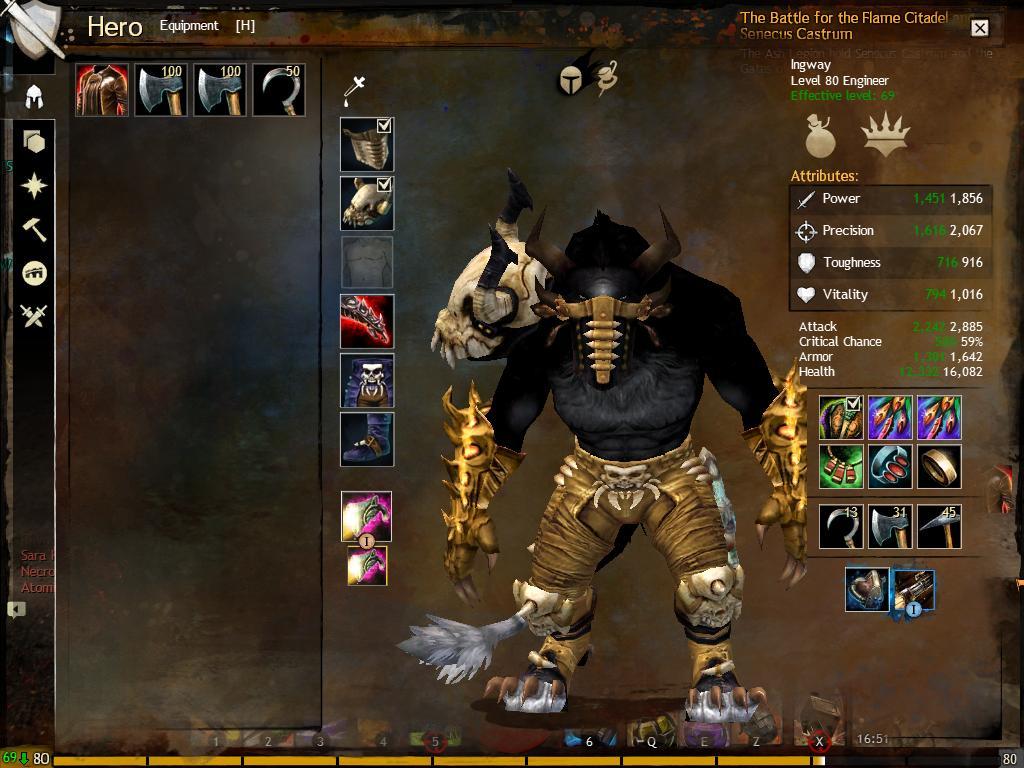Click the logging axe tool slot
The height and width of the screenshot is (768, 1024).
coord(890,527)
